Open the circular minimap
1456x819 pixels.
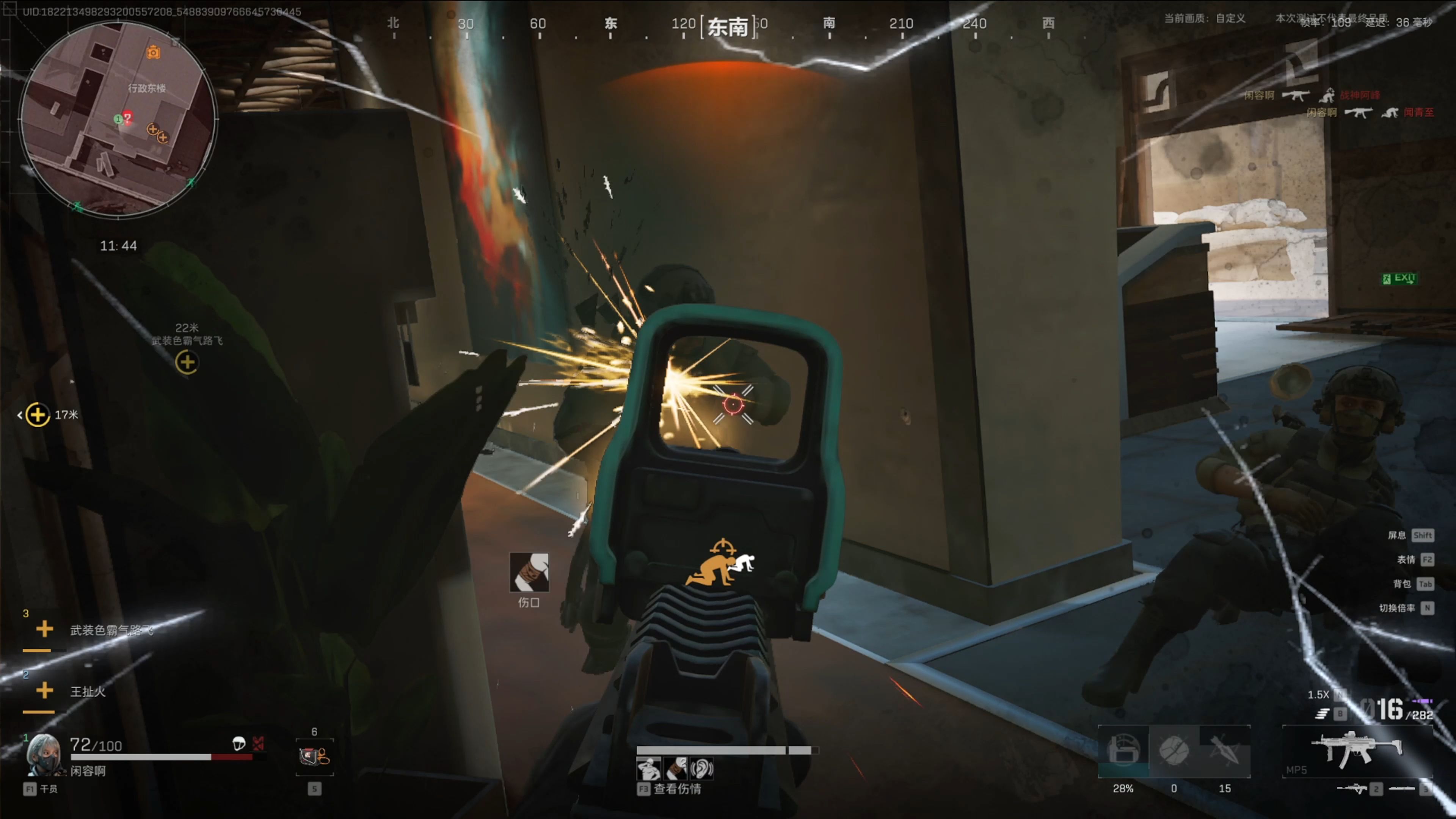tap(118, 120)
